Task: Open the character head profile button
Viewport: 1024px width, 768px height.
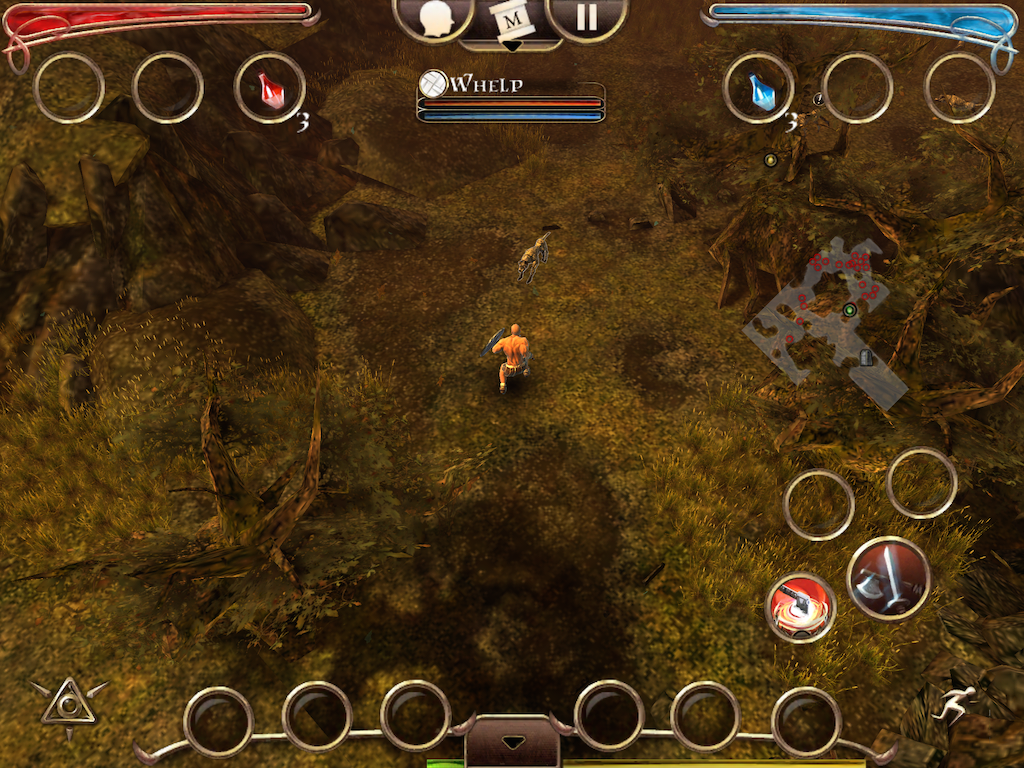Action: click(433, 19)
